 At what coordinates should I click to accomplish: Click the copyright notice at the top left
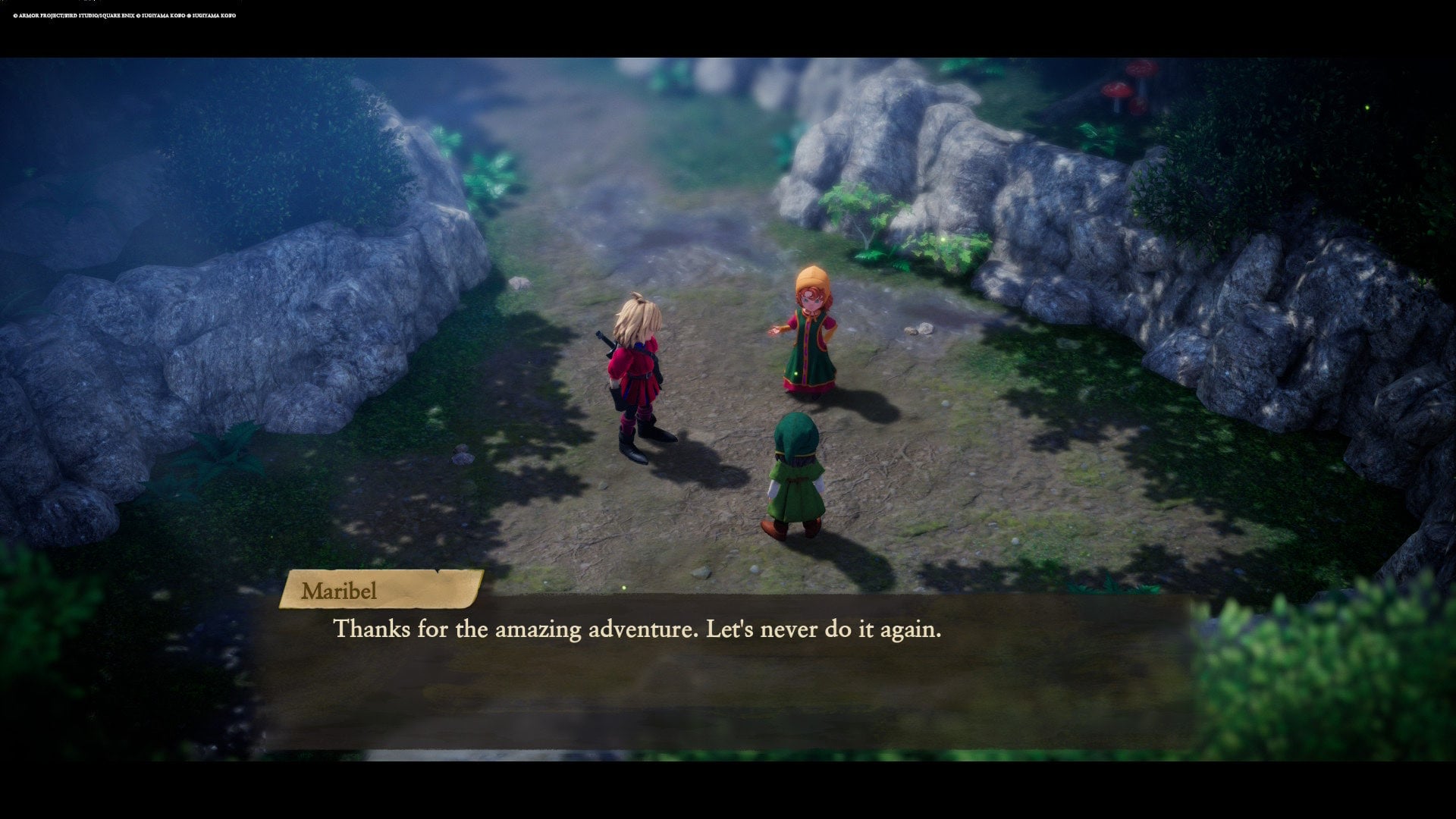point(125,14)
